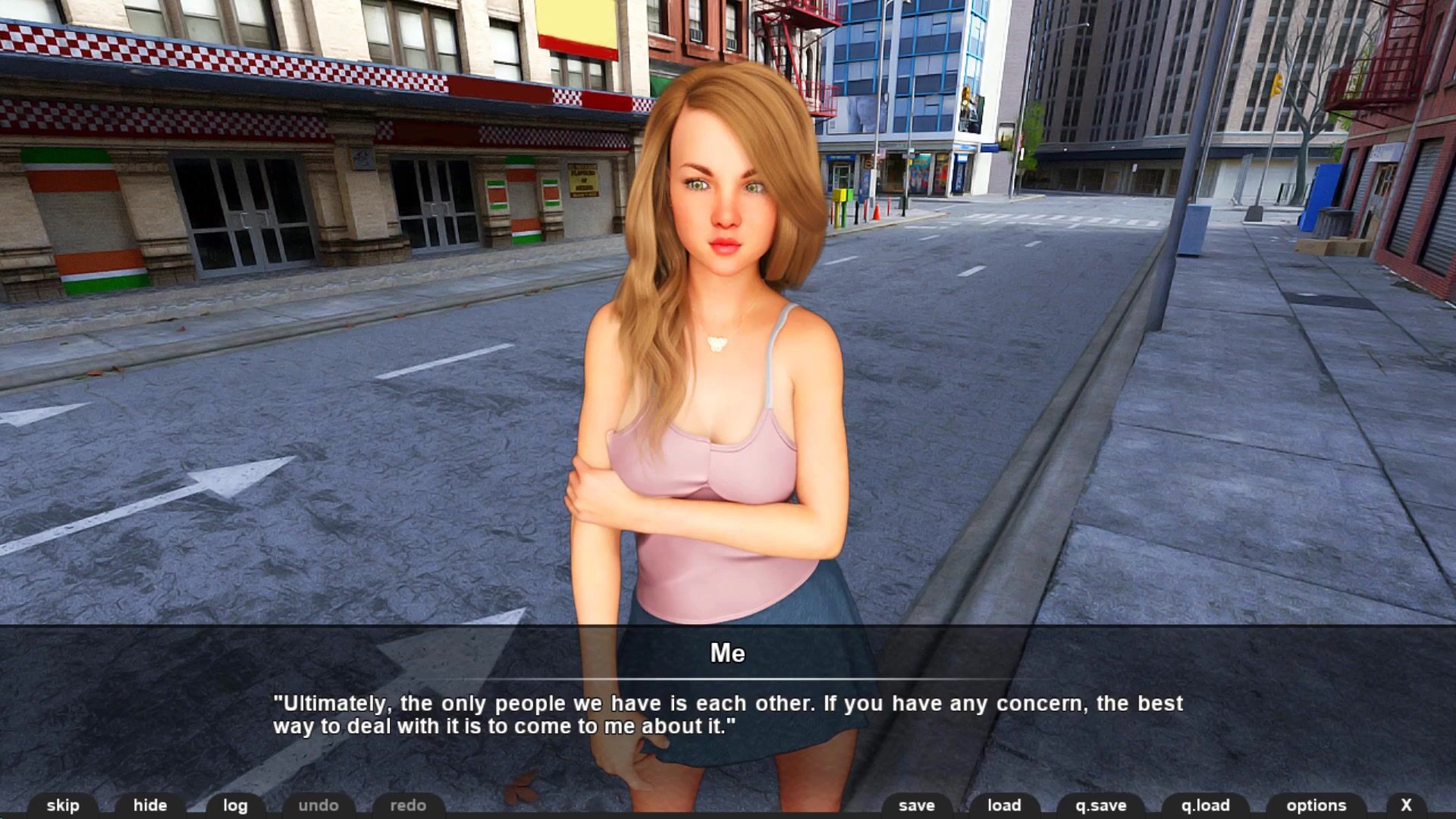Viewport: 1456px width, 819px height.
Task: Quick save with q.save
Action: pyautogui.click(x=1101, y=805)
